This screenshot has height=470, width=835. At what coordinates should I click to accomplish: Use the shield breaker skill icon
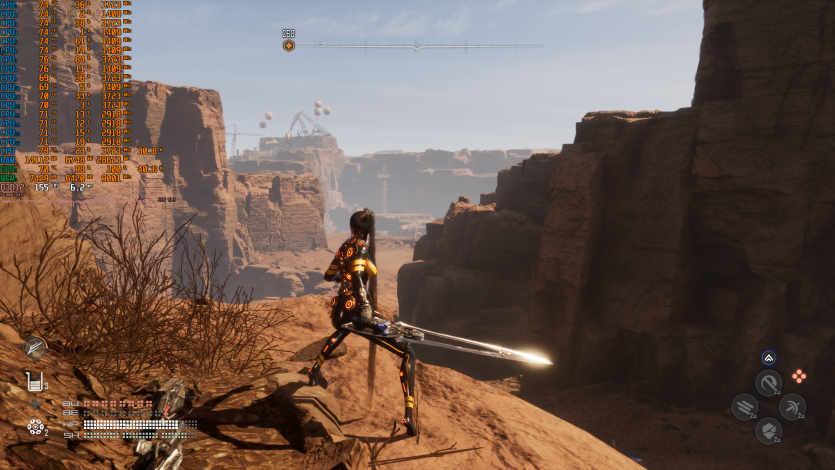click(x=768, y=430)
